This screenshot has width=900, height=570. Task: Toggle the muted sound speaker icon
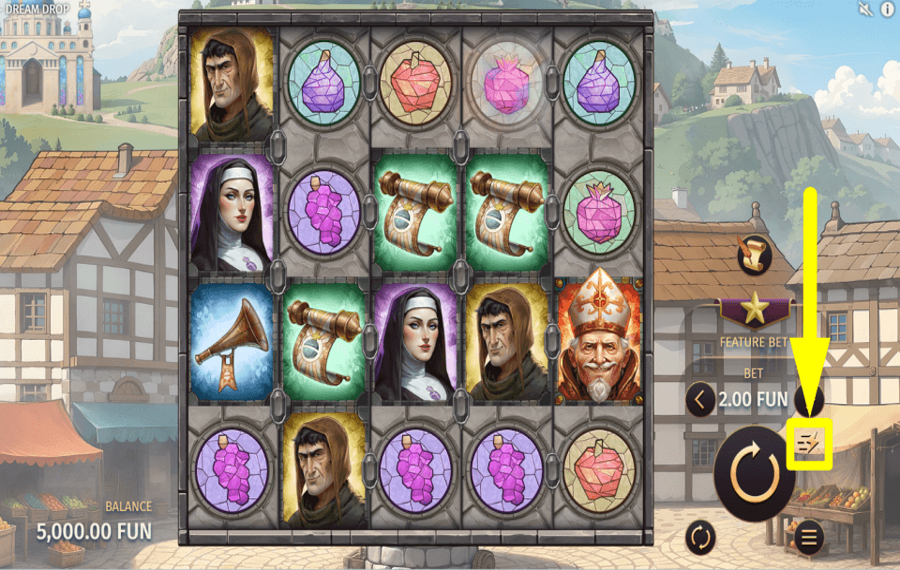click(x=865, y=10)
